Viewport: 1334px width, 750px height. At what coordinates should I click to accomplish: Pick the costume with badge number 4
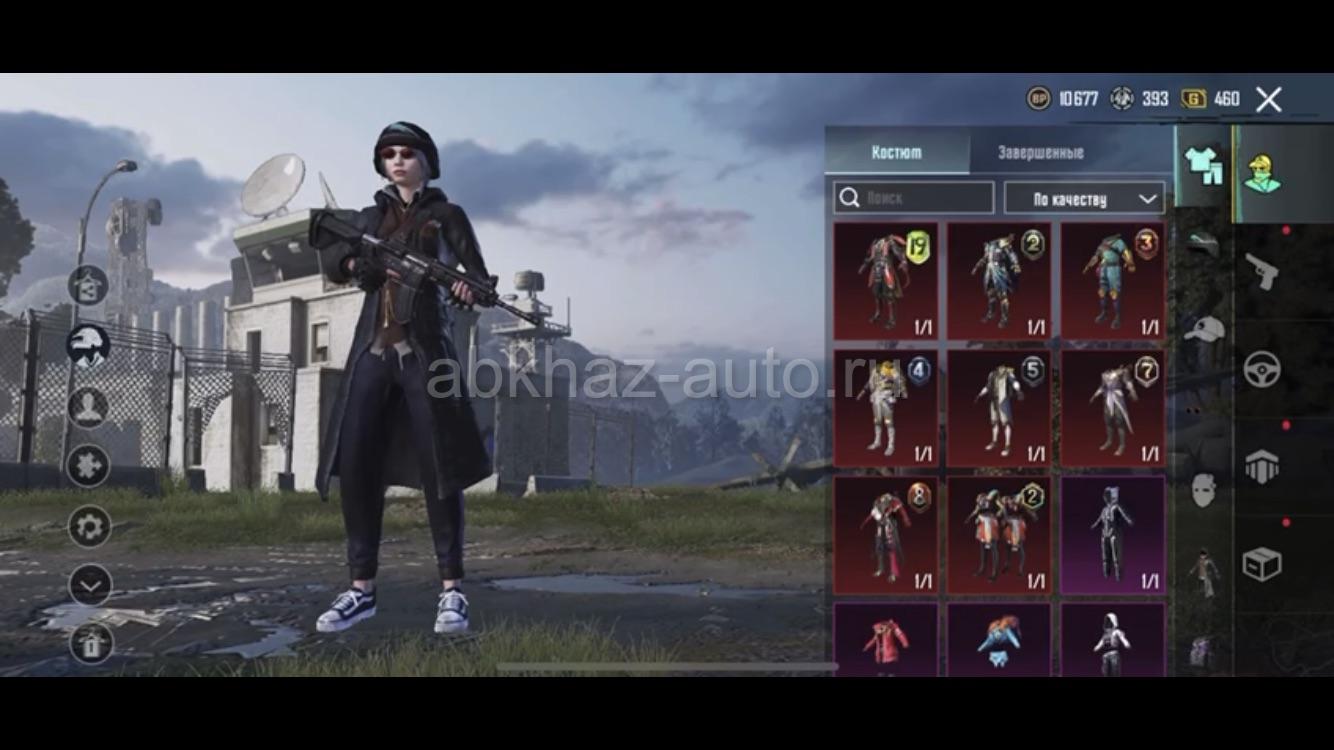pyautogui.click(x=886, y=407)
